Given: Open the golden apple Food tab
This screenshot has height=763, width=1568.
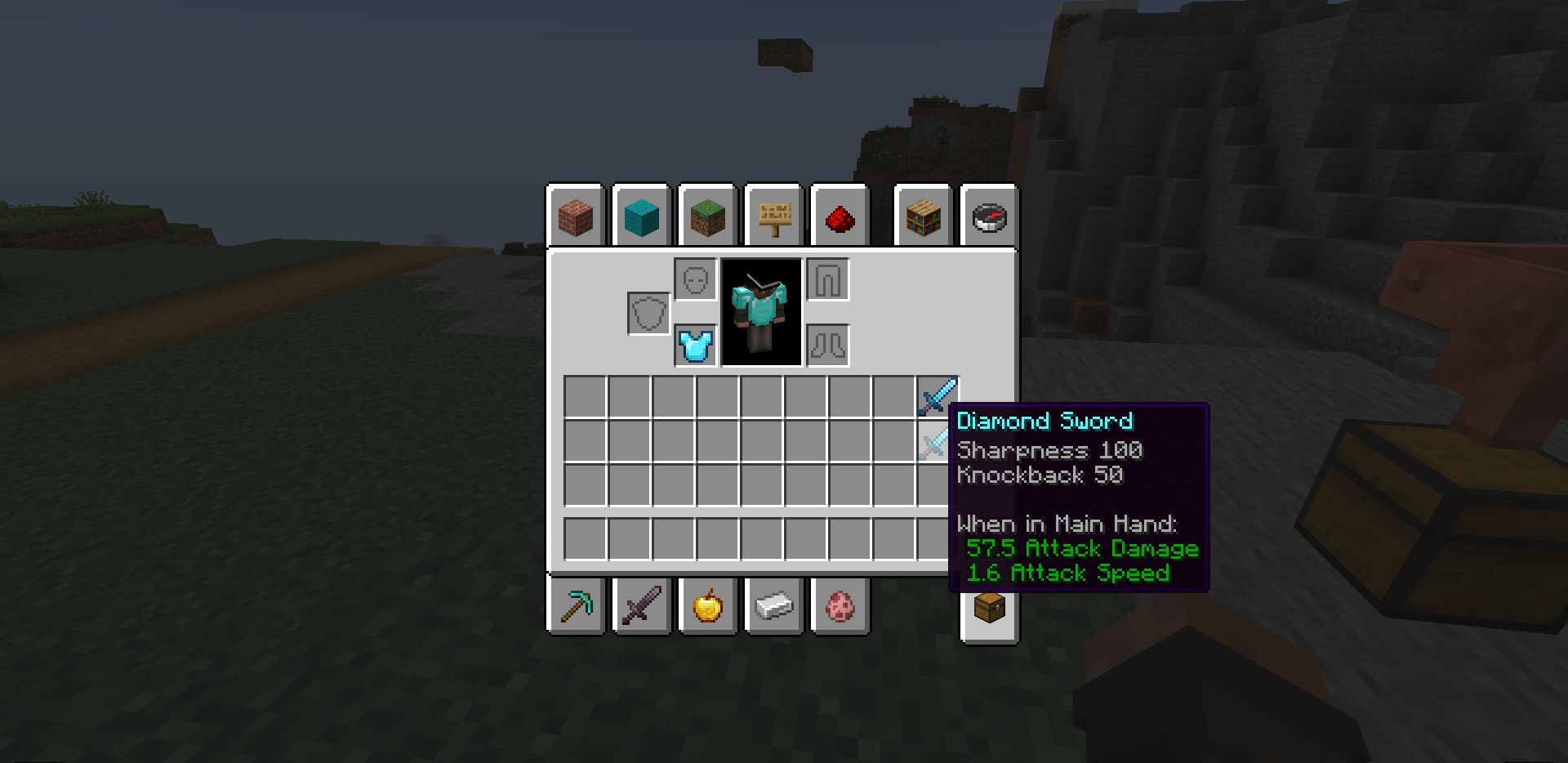Looking at the screenshot, I should [x=708, y=607].
